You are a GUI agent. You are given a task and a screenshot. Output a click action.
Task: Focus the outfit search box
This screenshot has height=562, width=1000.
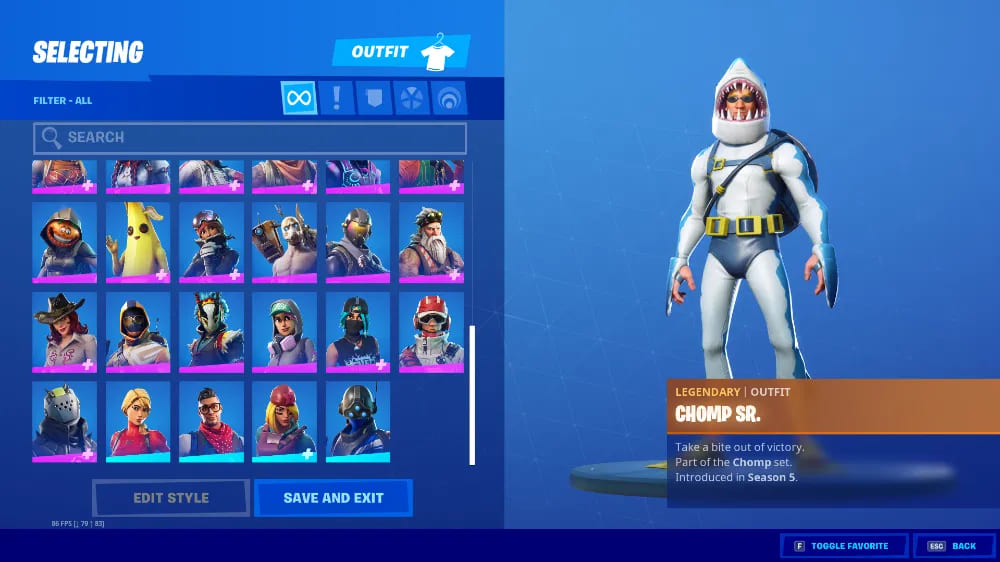pyautogui.click(x=250, y=137)
